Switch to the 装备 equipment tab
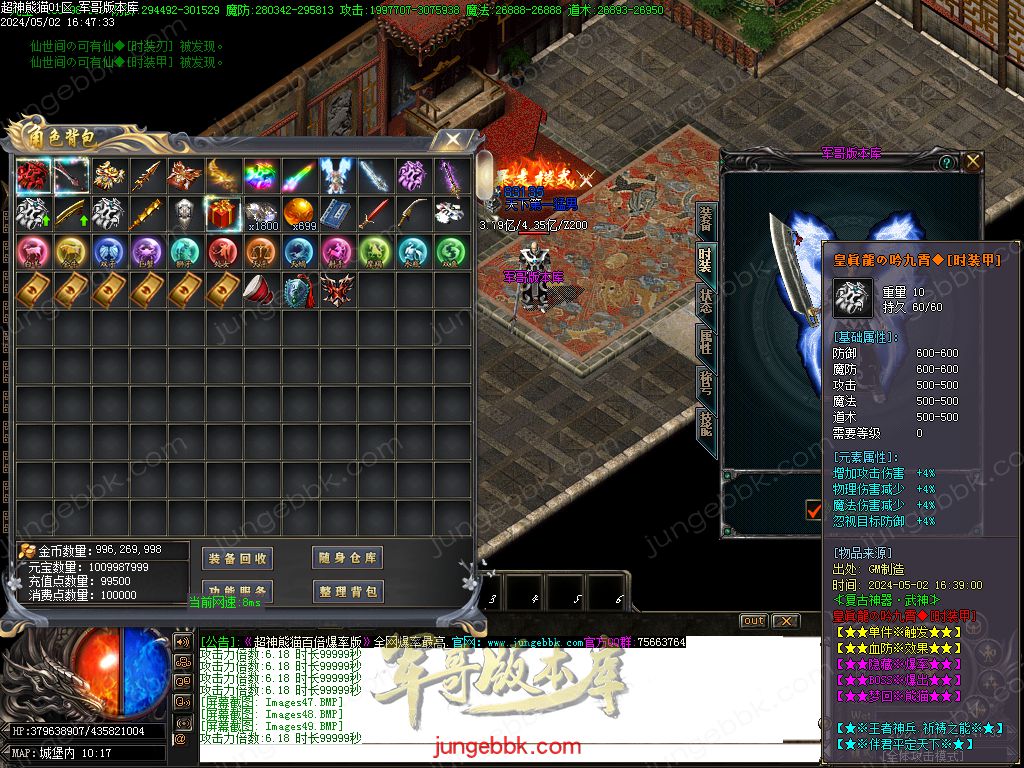 tap(706, 218)
